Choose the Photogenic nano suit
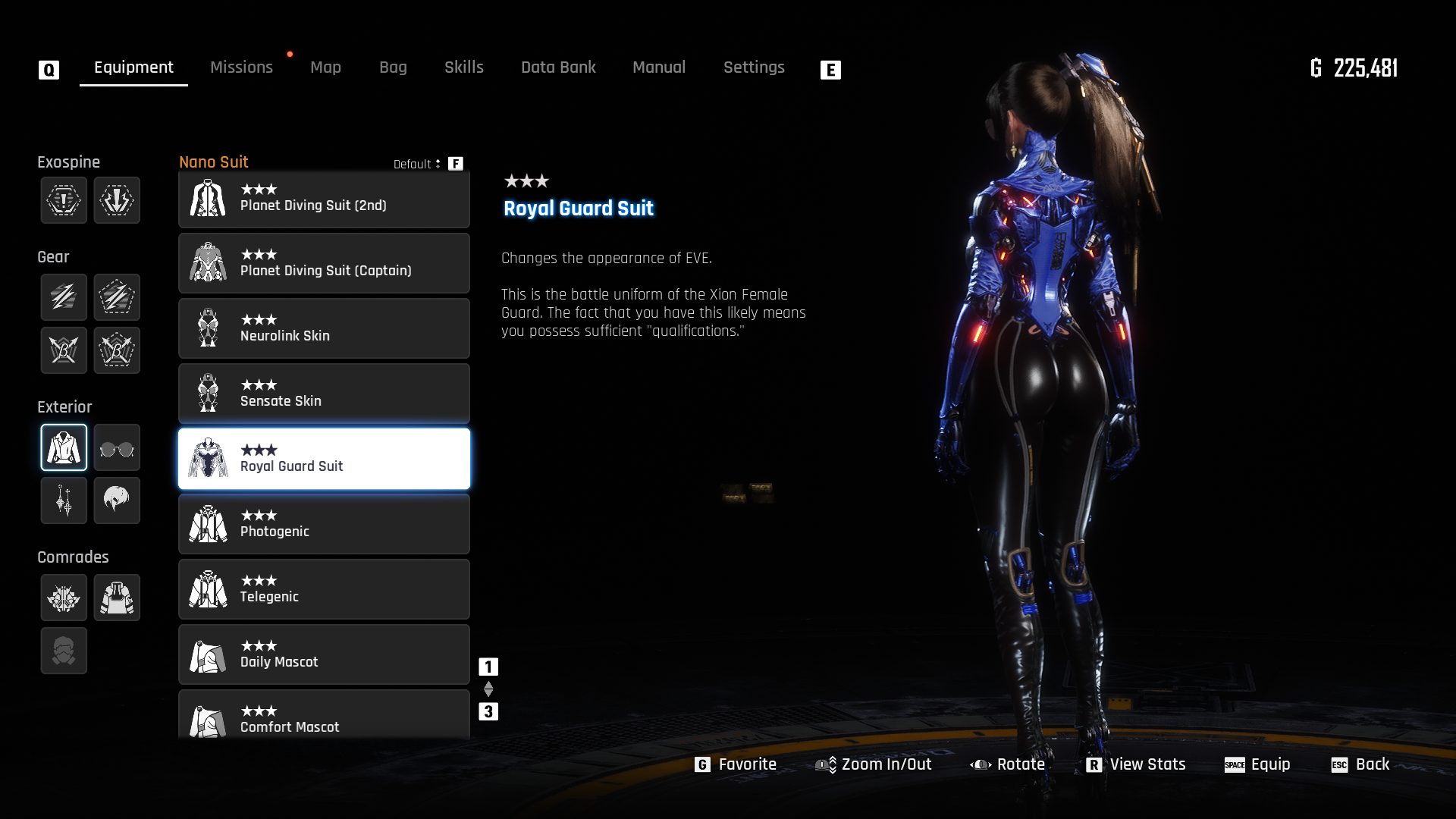Image resolution: width=1456 pixels, height=819 pixels. (x=324, y=524)
